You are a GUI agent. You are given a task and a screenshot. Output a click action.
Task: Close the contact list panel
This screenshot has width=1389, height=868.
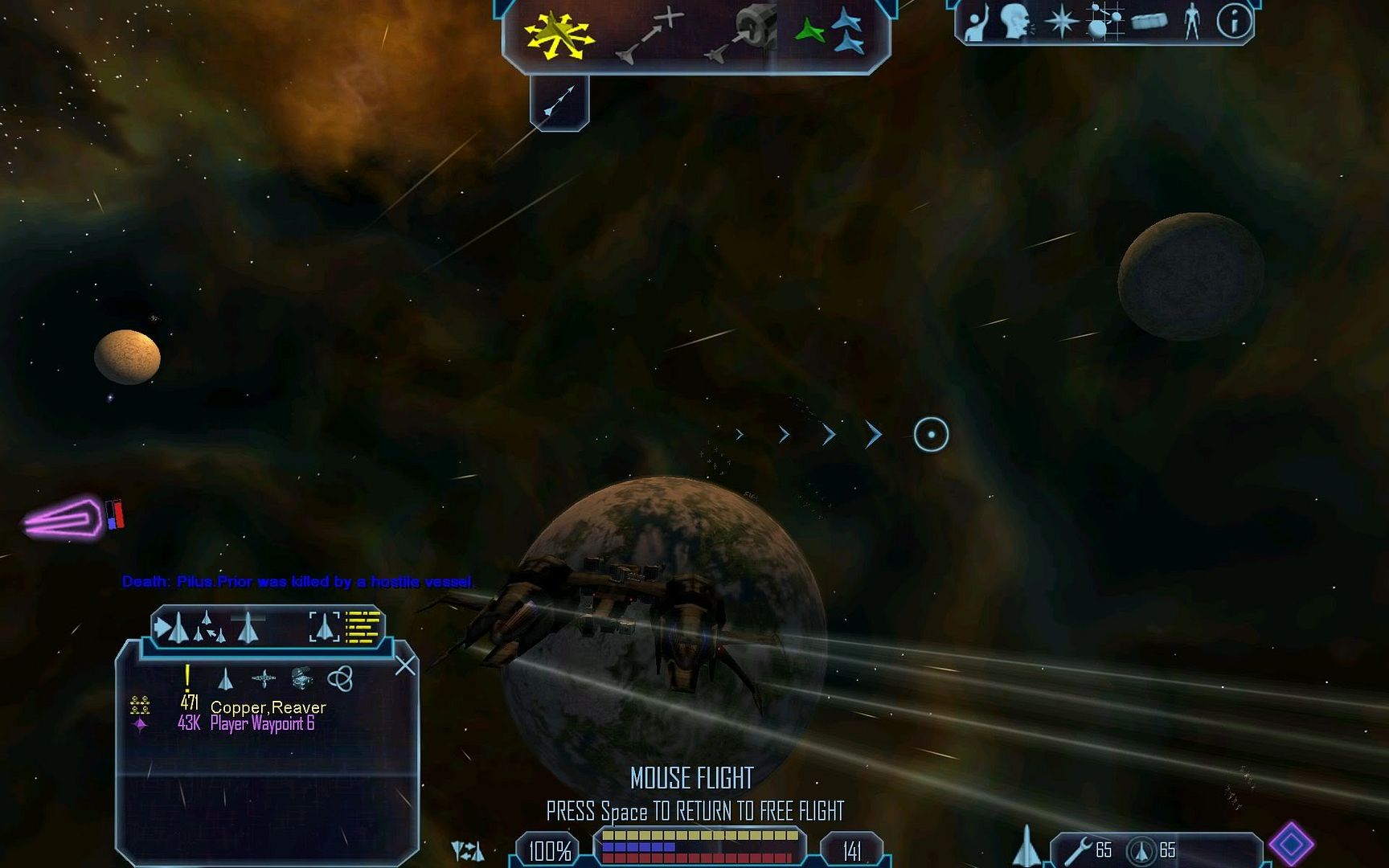coord(405,665)
